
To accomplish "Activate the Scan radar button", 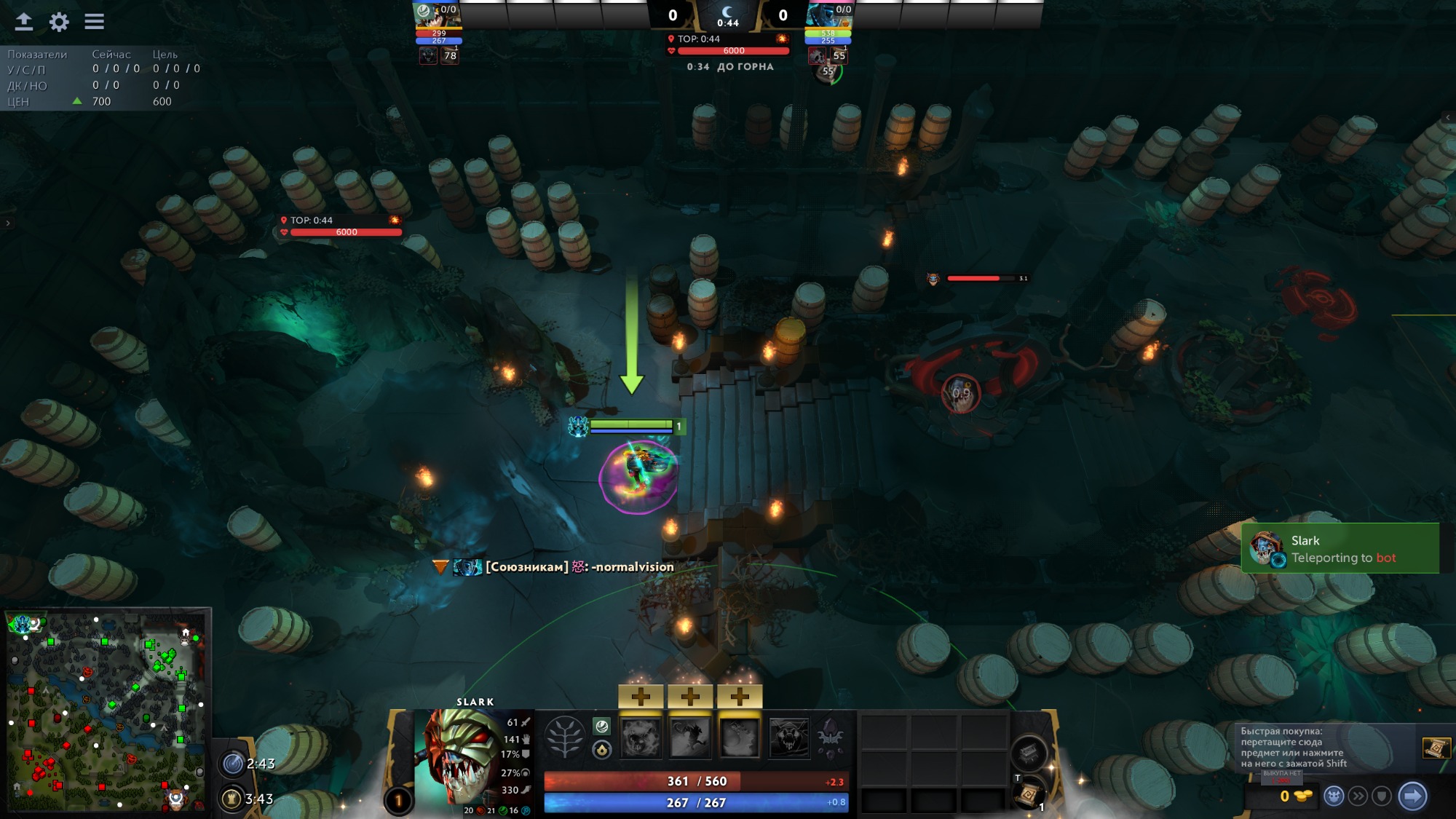I will coord(233,764).
